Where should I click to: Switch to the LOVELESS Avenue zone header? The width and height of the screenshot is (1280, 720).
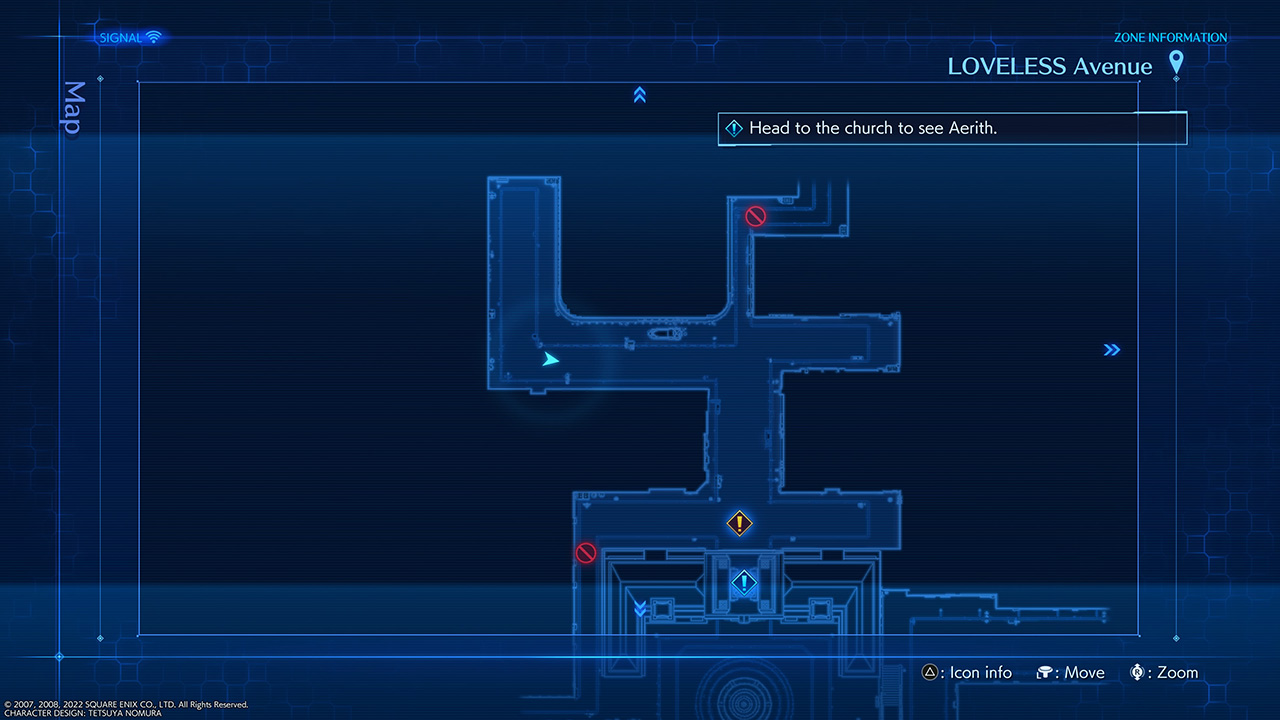tap(1049, 66)
